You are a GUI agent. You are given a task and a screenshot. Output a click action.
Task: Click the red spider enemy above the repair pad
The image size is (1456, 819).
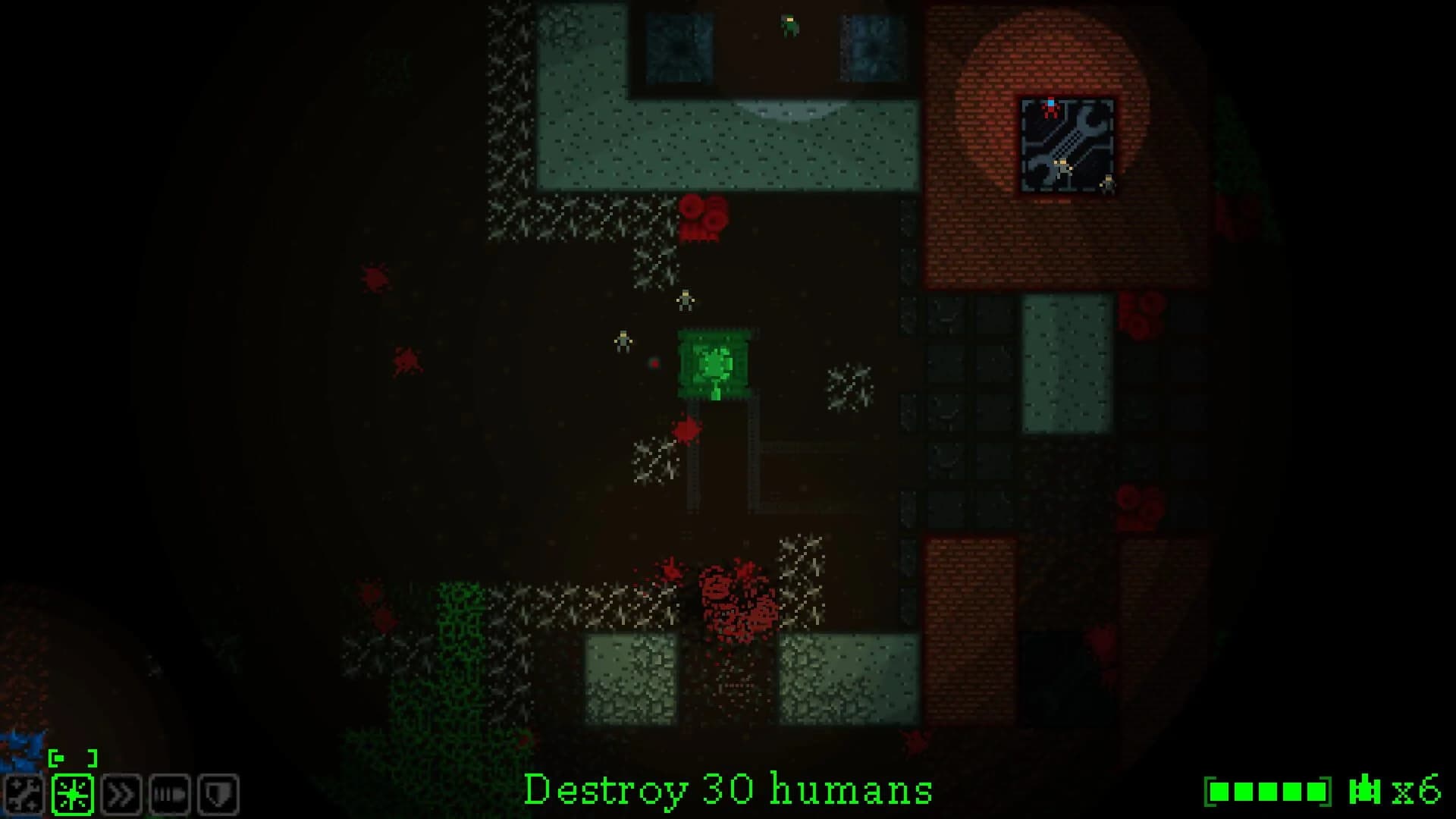[x=1050, y=108]
